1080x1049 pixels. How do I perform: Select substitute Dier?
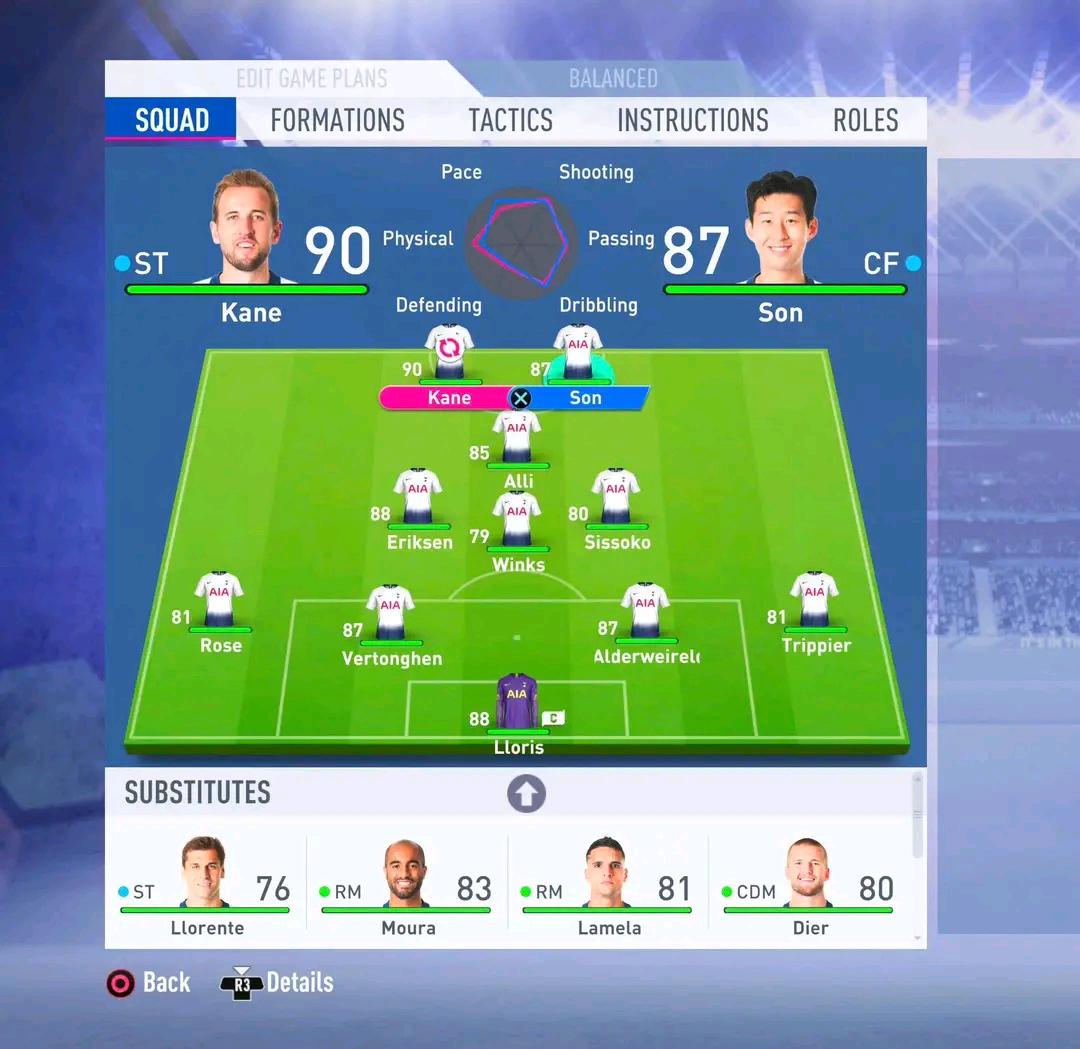tap(809, 886)
